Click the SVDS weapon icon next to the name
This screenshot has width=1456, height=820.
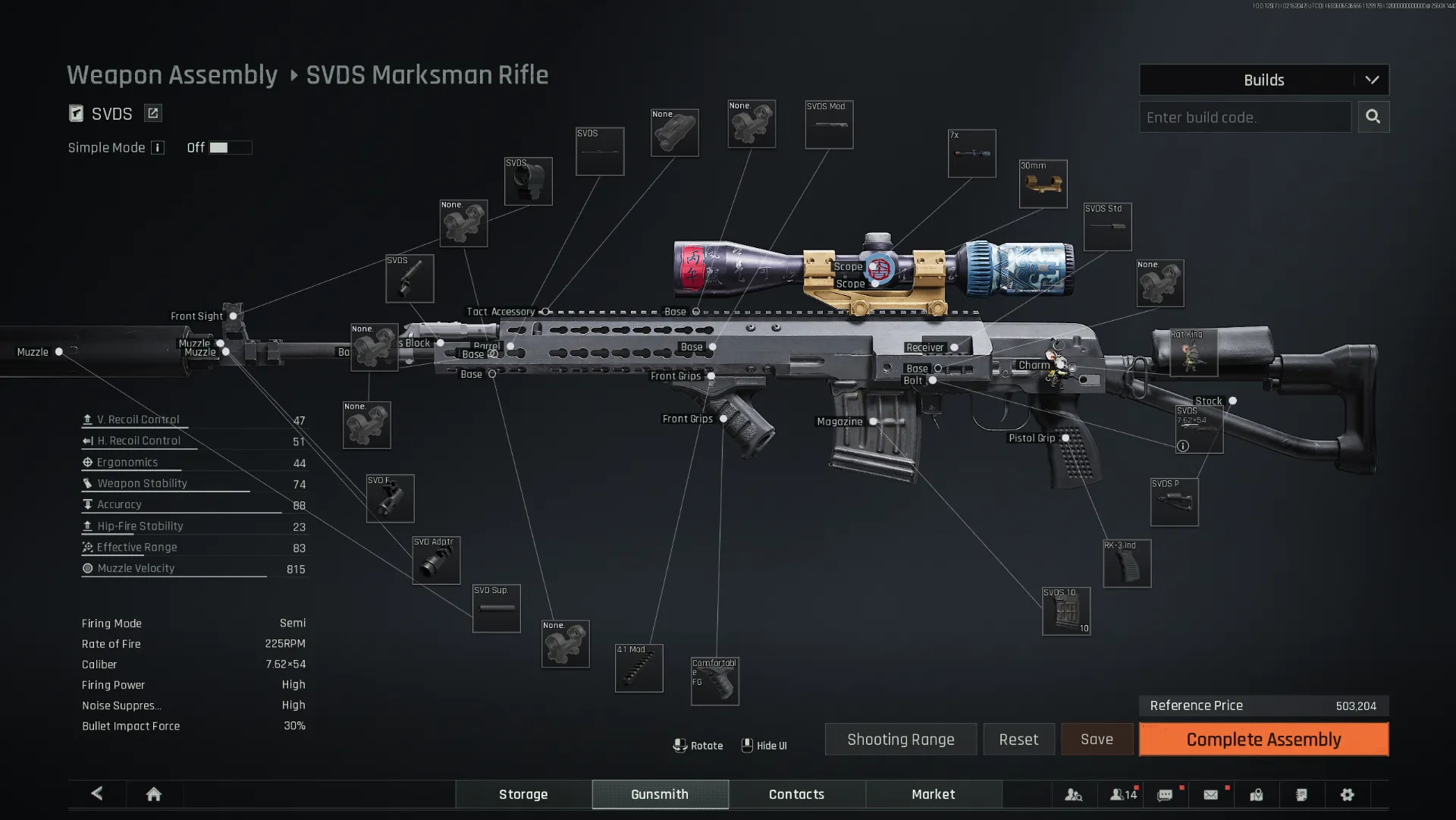[77, 113]
